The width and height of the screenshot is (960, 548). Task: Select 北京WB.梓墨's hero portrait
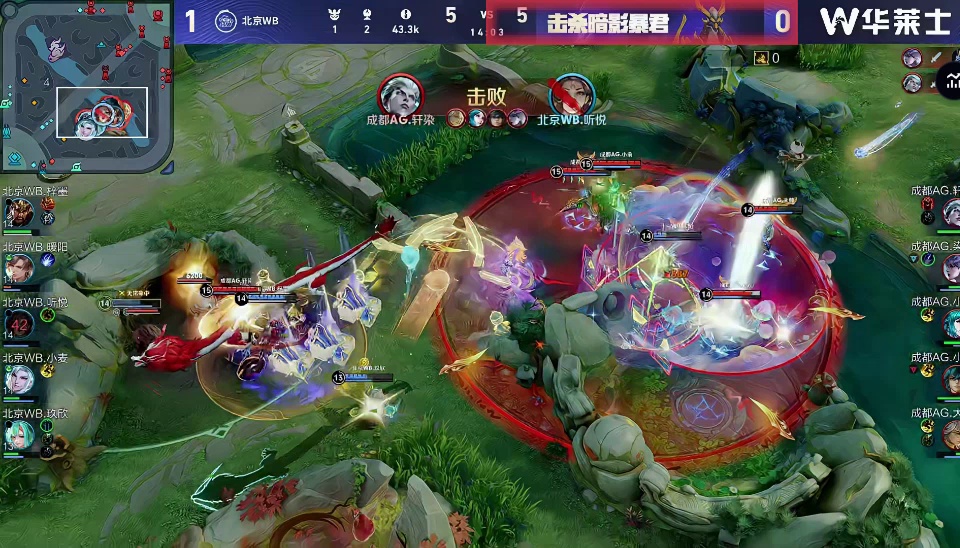point(18,213)
